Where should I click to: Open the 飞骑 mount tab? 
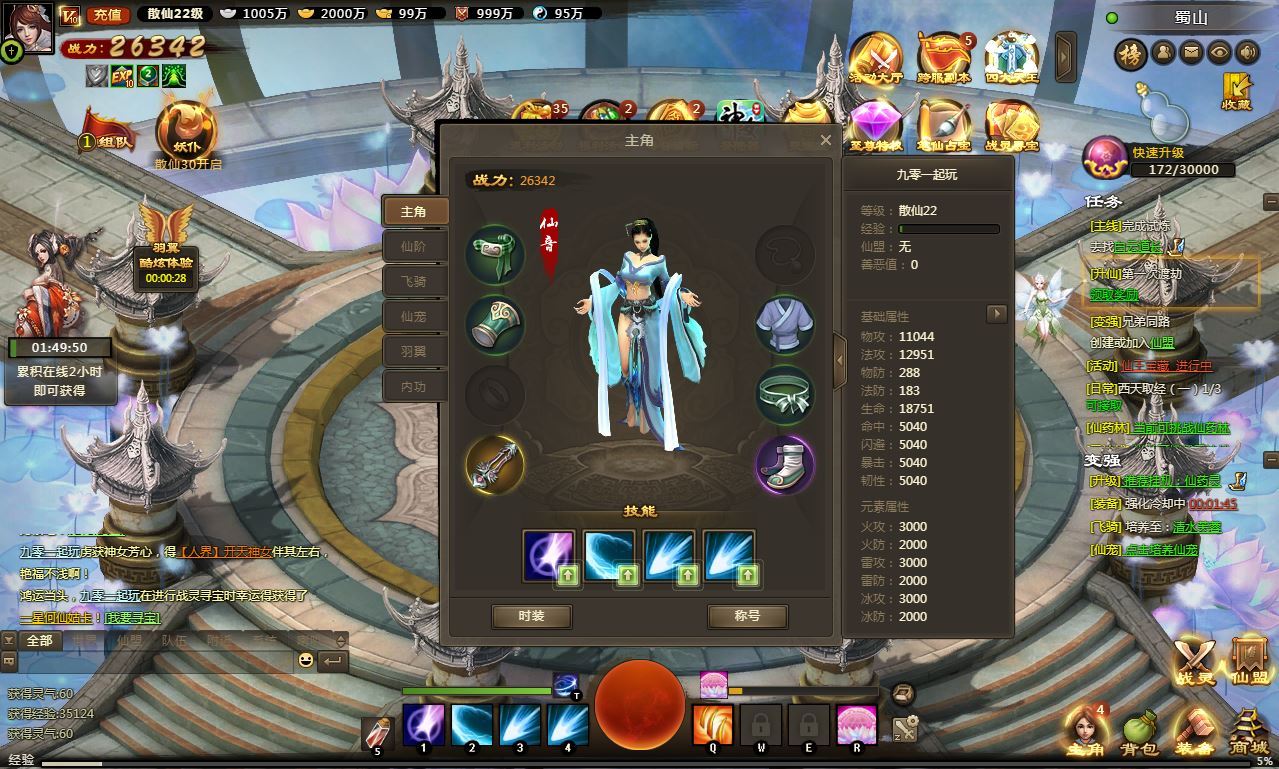point(413,281)
